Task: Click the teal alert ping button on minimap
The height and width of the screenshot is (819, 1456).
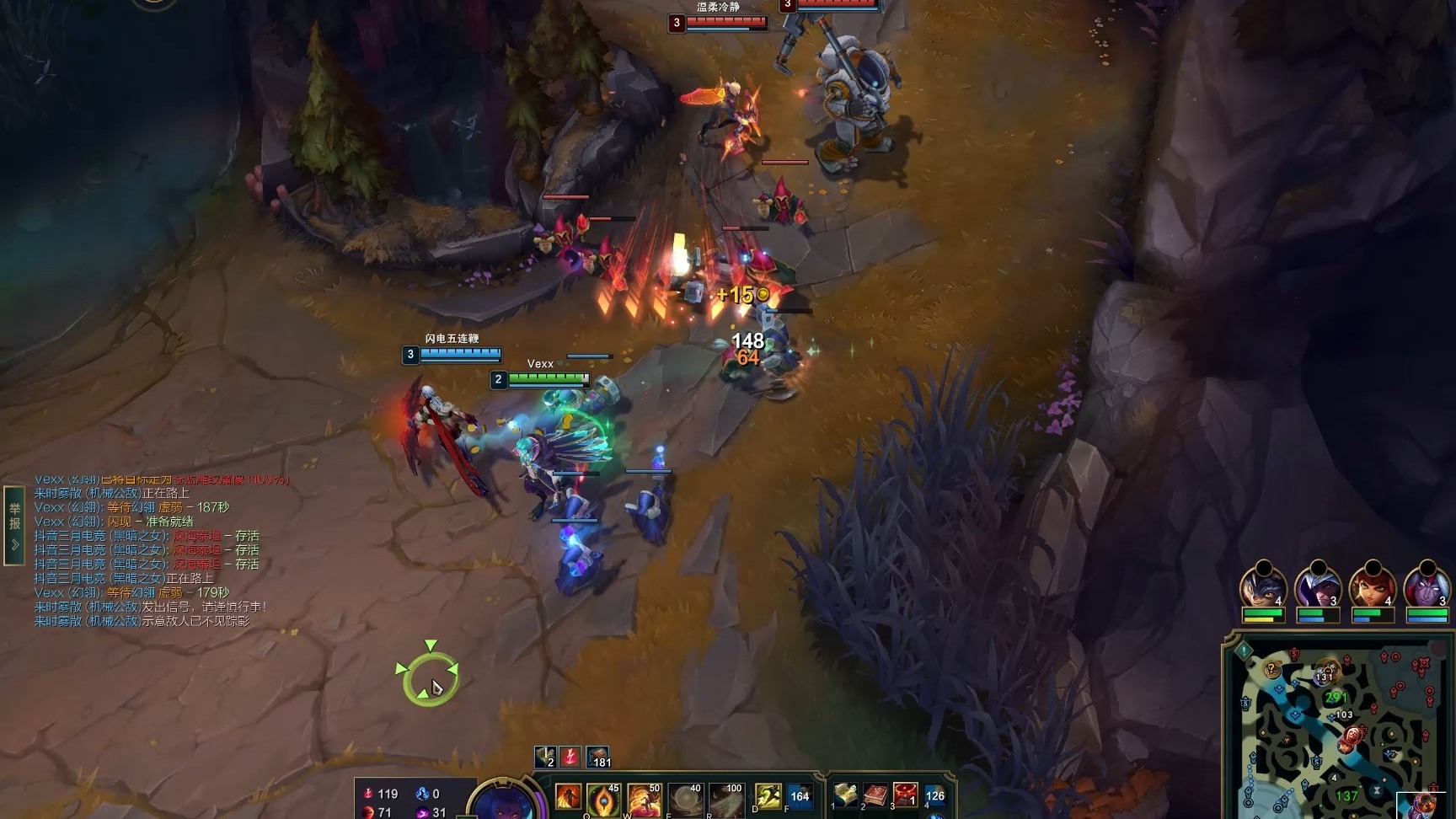Action: pos(1245,650)
